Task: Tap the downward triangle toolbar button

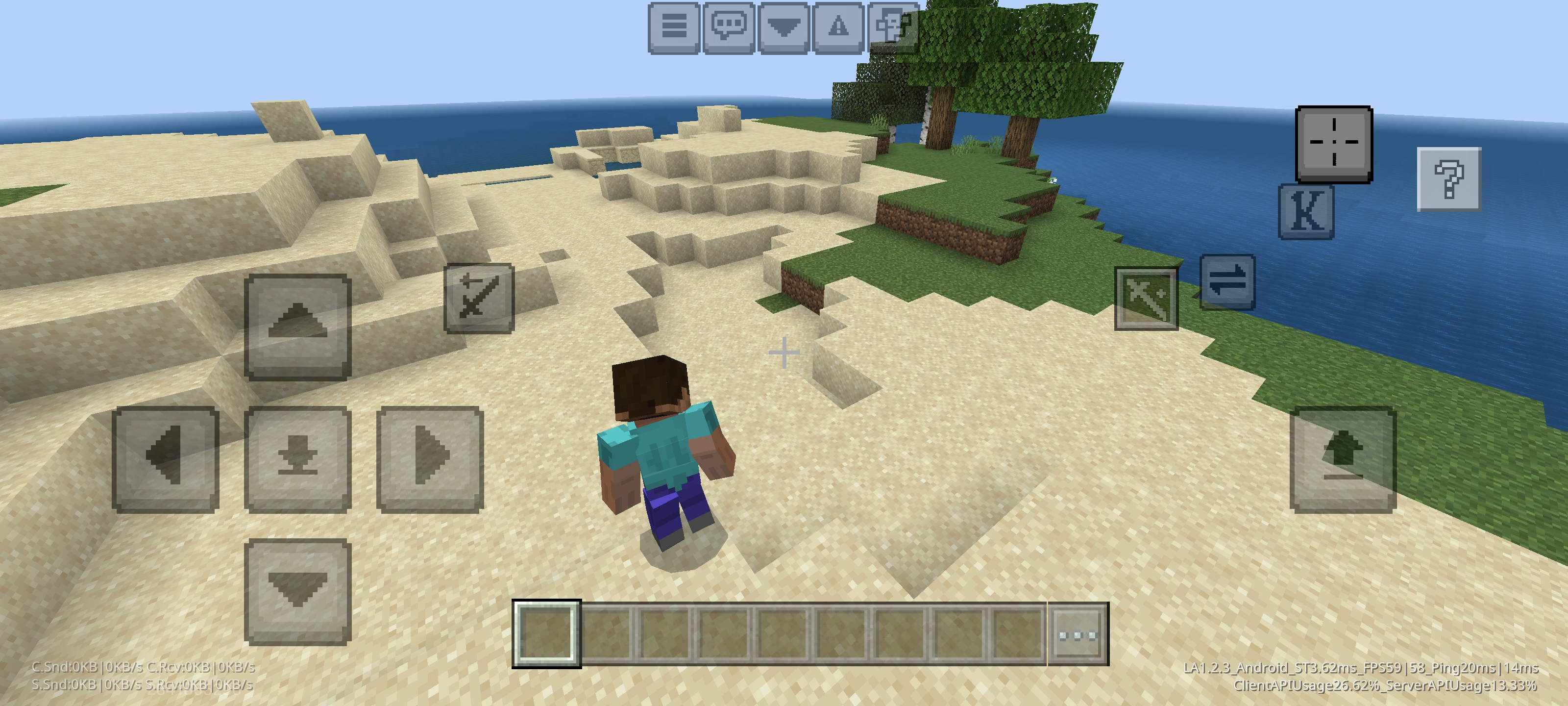Action: [784, 27]
